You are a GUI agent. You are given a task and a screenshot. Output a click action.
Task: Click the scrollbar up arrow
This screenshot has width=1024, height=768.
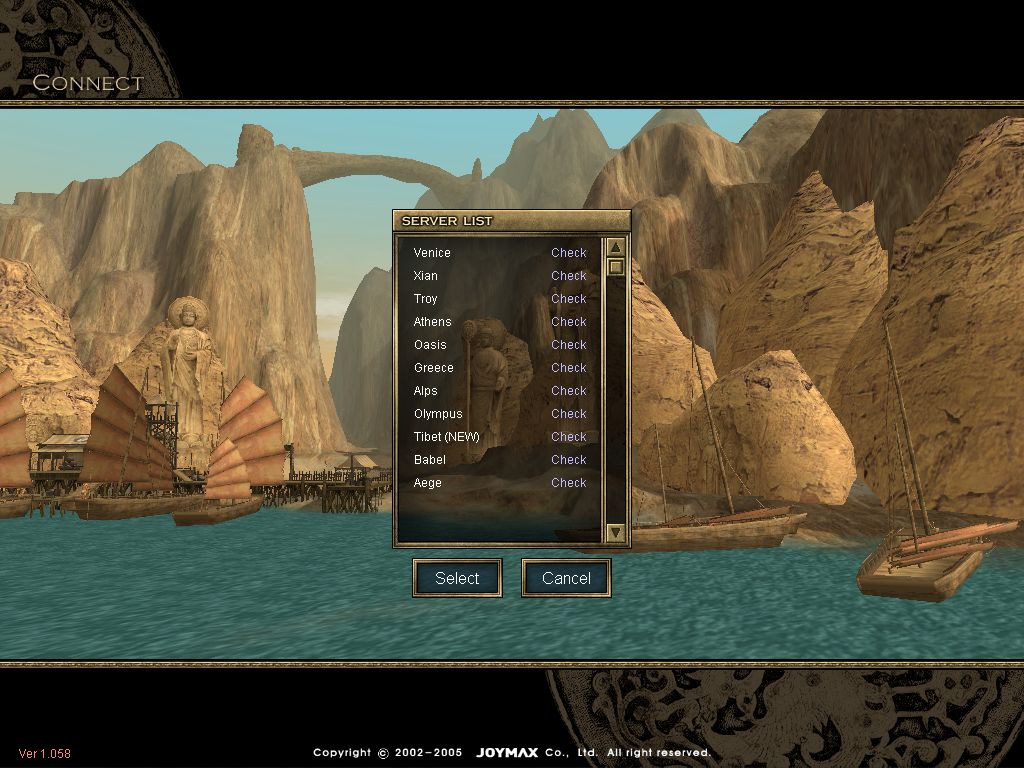616,247
